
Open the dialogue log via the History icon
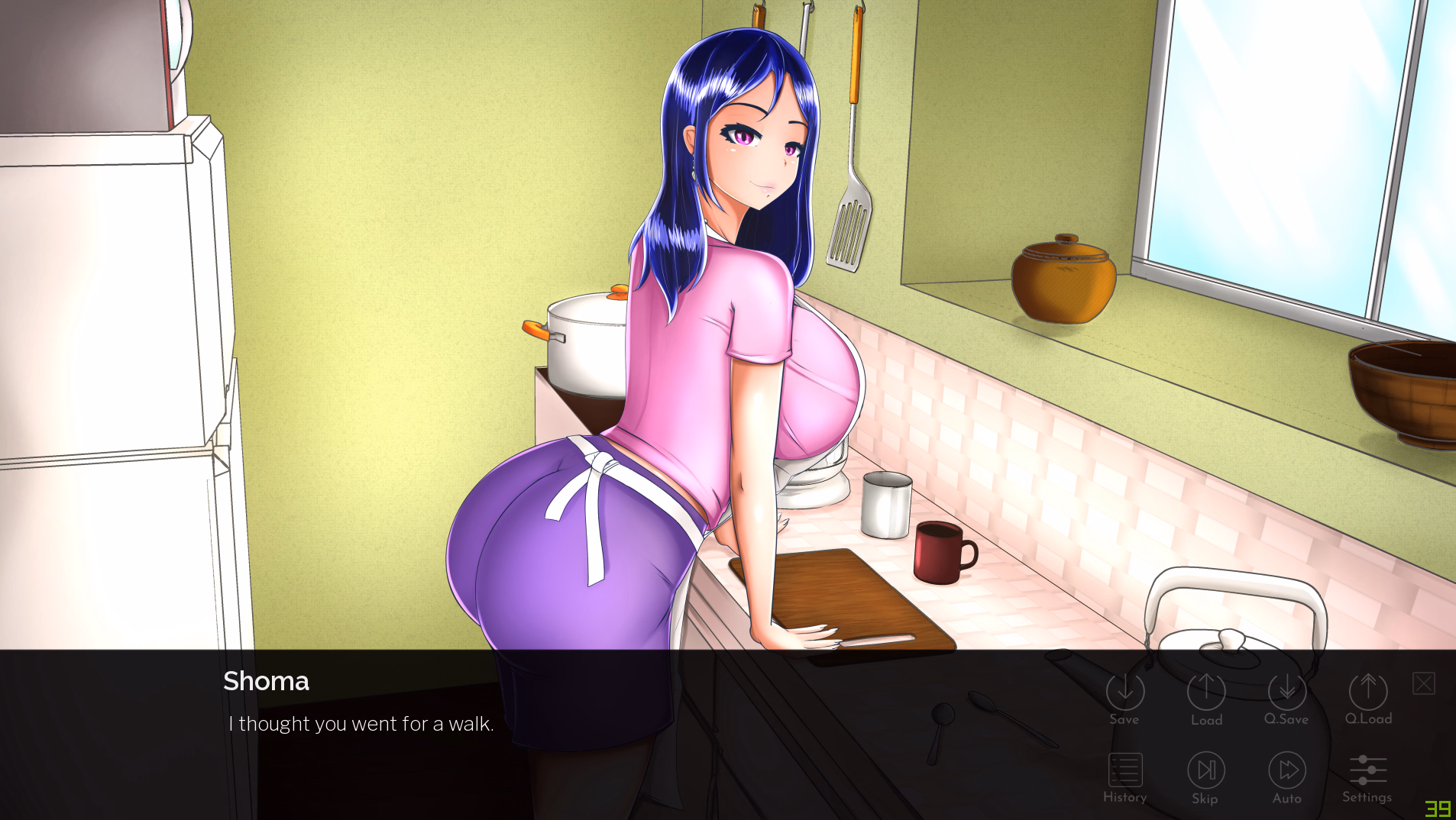click(x=1124, y=769)
